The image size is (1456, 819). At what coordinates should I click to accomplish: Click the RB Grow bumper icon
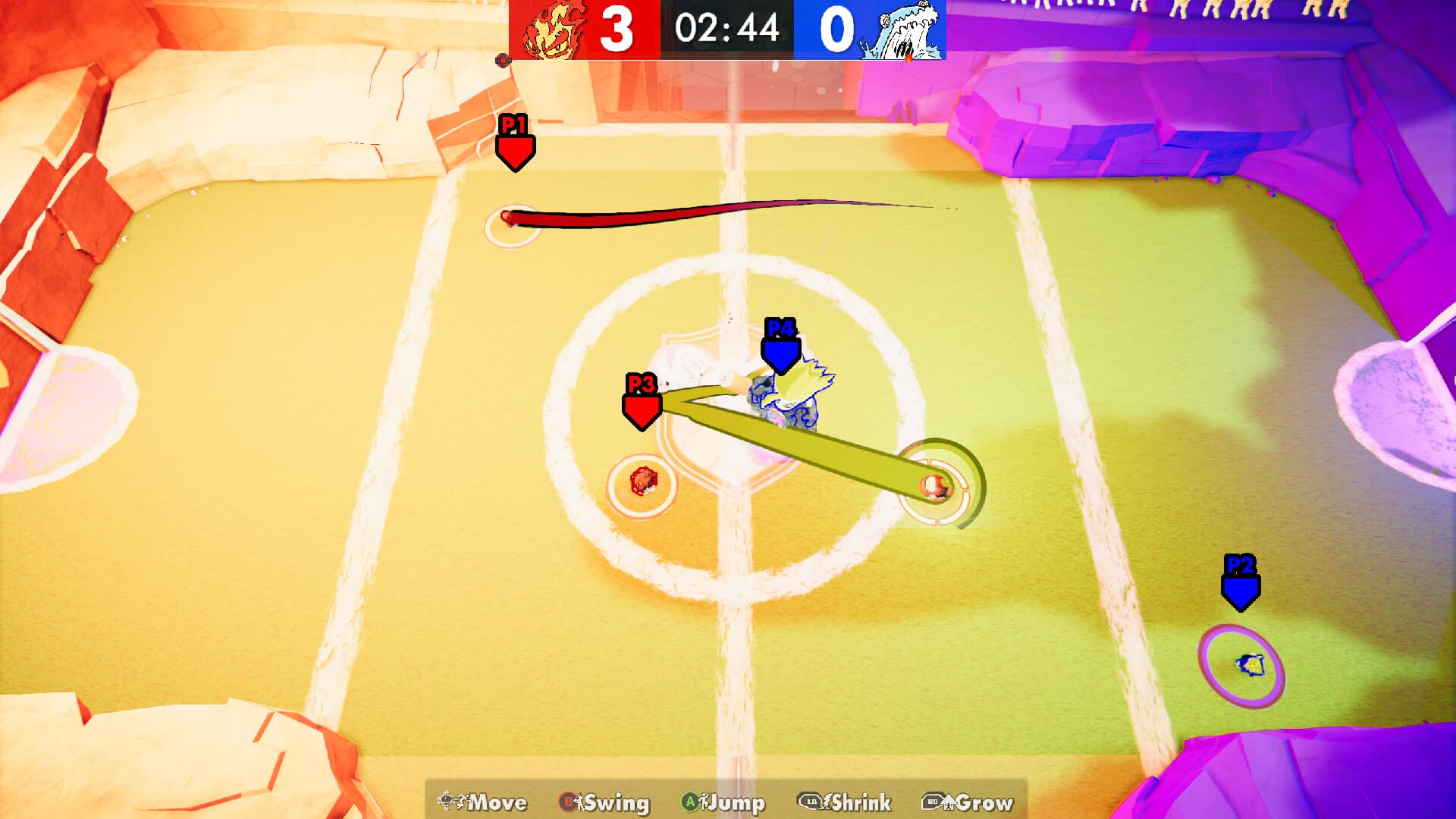(933, 802)
